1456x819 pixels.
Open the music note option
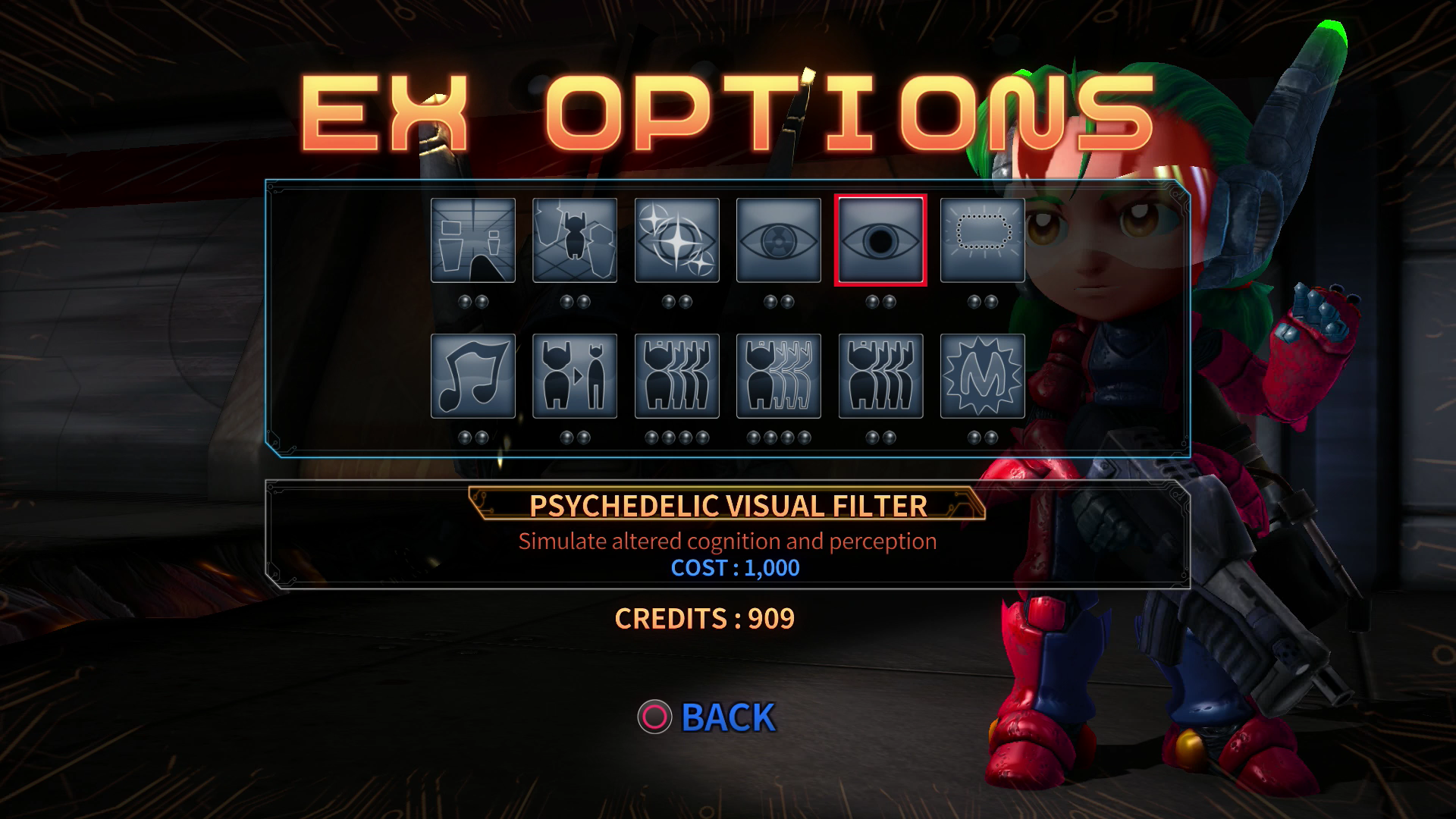473,376
